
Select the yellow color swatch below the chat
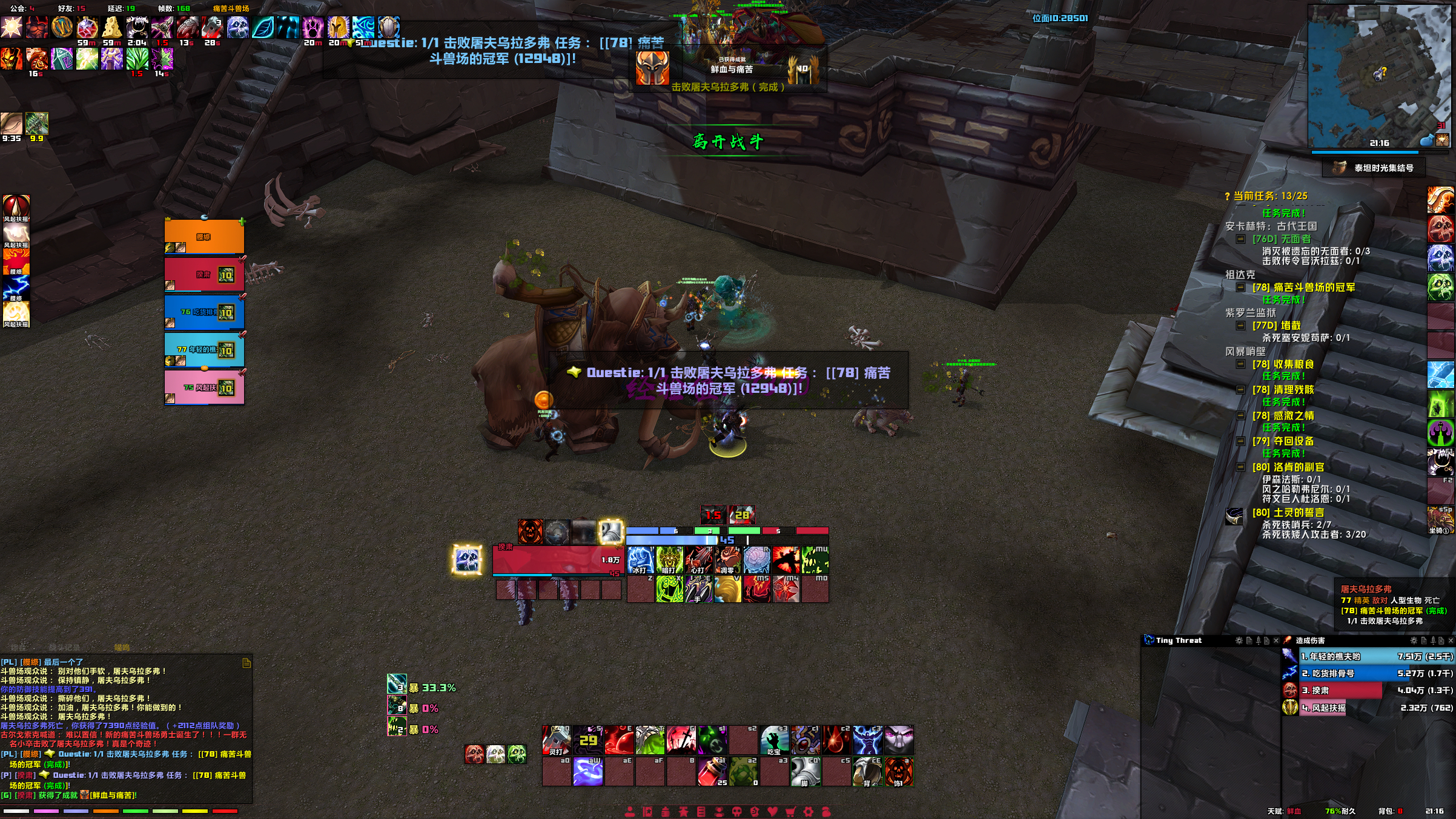195,811
